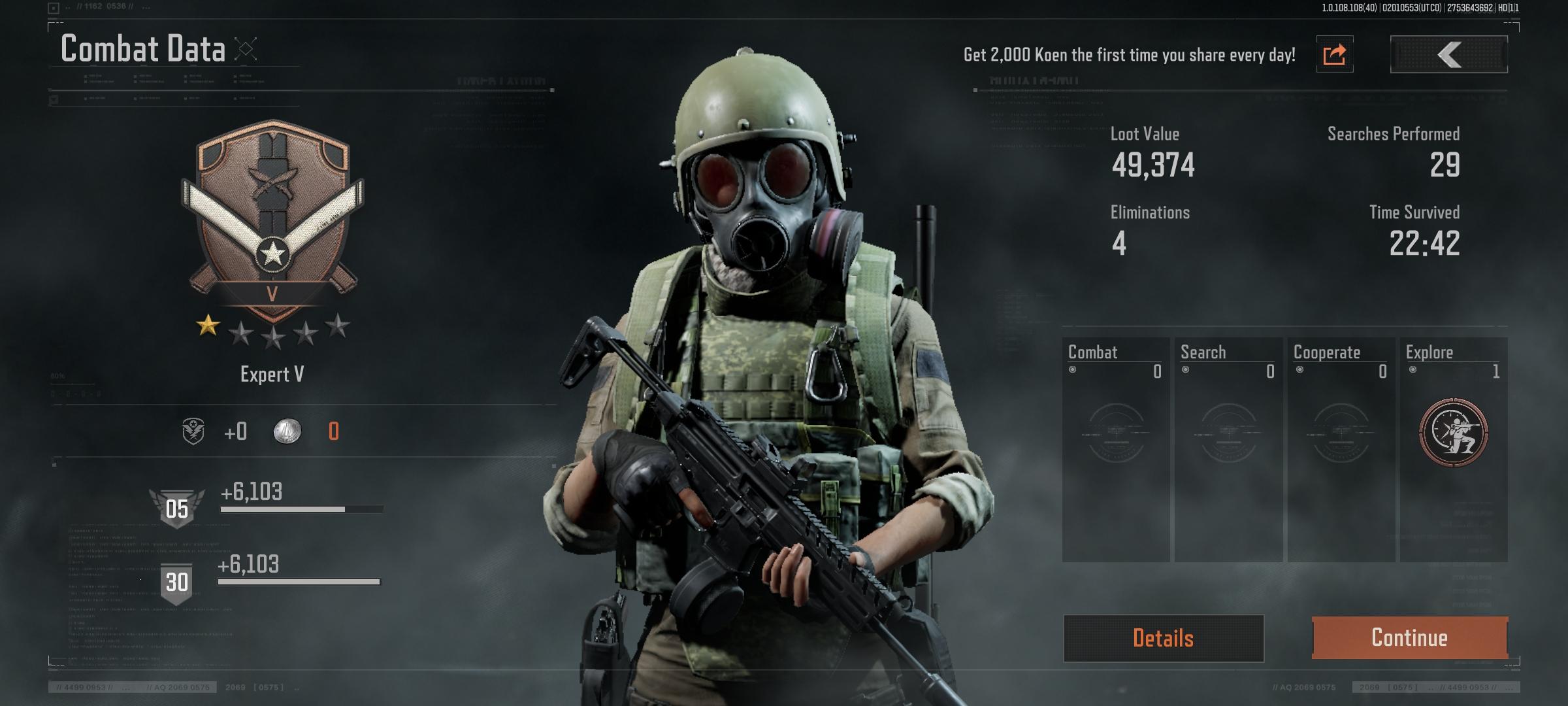Open the Cooperate medals panel
1568x706 pixels.
point(1341,449)
